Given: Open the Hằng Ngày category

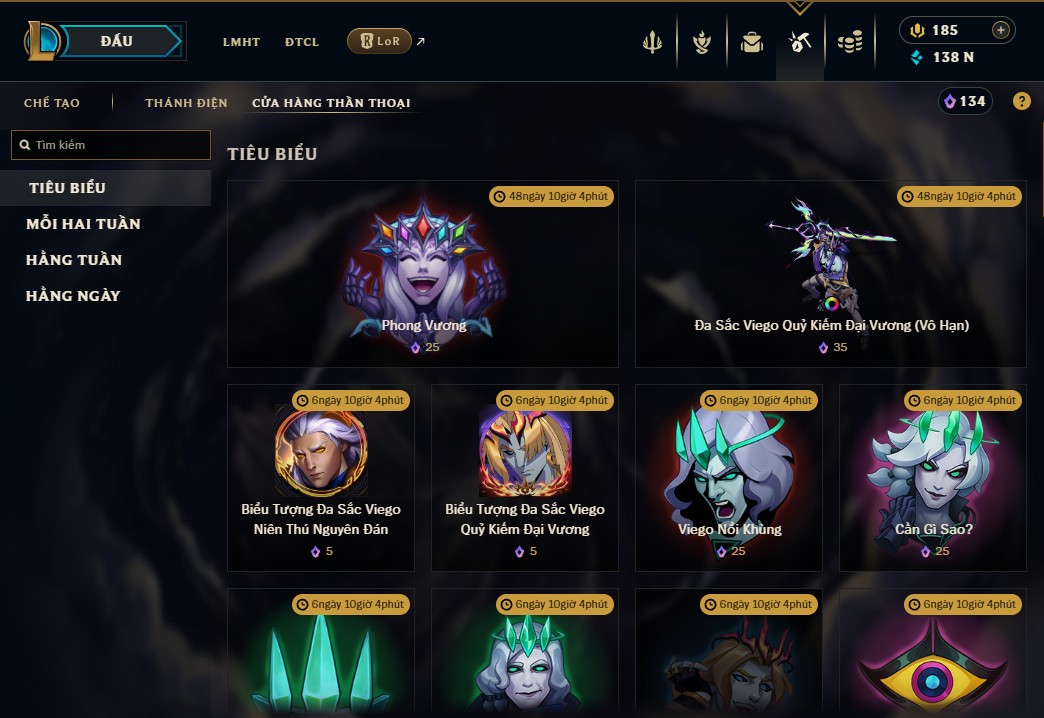Looking at the screenshot, I should (73, 296).
